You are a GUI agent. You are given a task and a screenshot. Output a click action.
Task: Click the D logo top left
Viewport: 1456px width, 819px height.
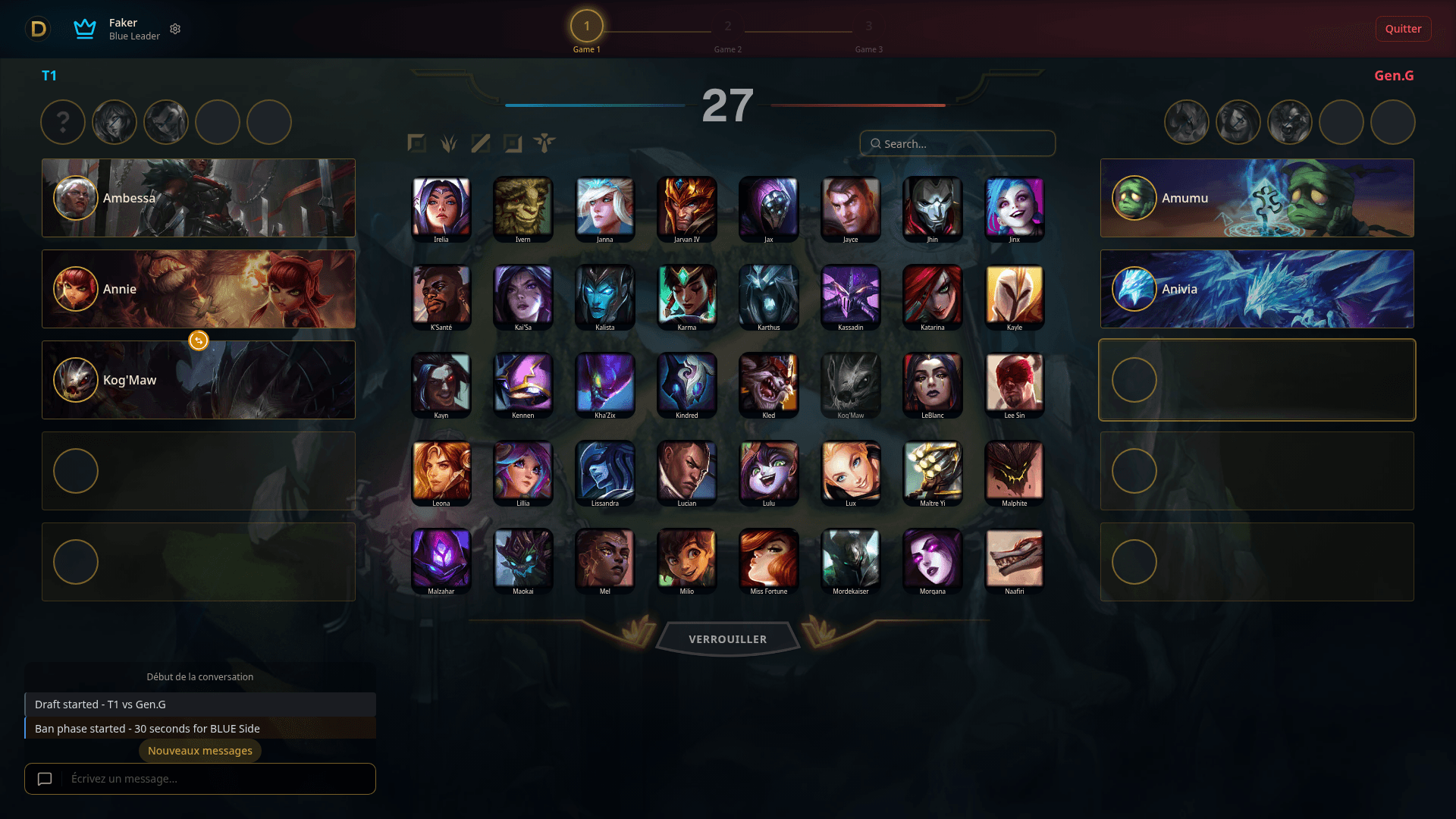point(37,29)
